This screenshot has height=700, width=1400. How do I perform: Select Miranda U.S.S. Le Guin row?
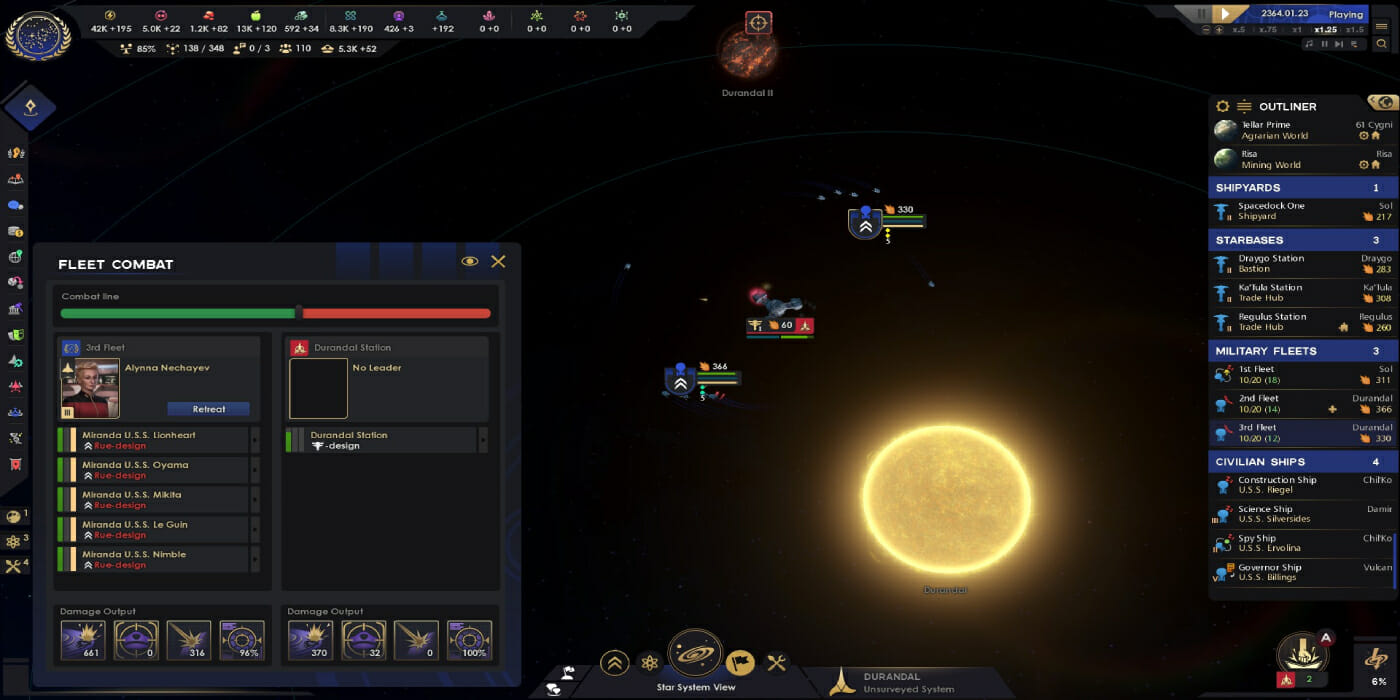point(152,529)
